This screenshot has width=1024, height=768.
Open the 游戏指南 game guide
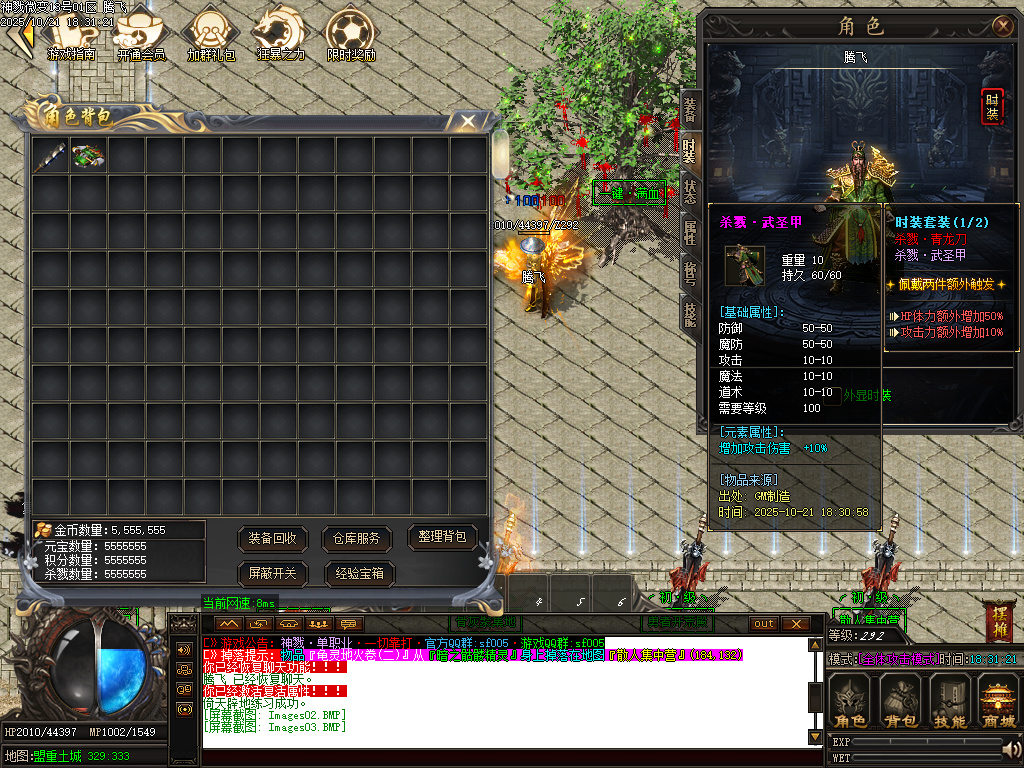tap(71, 33)
